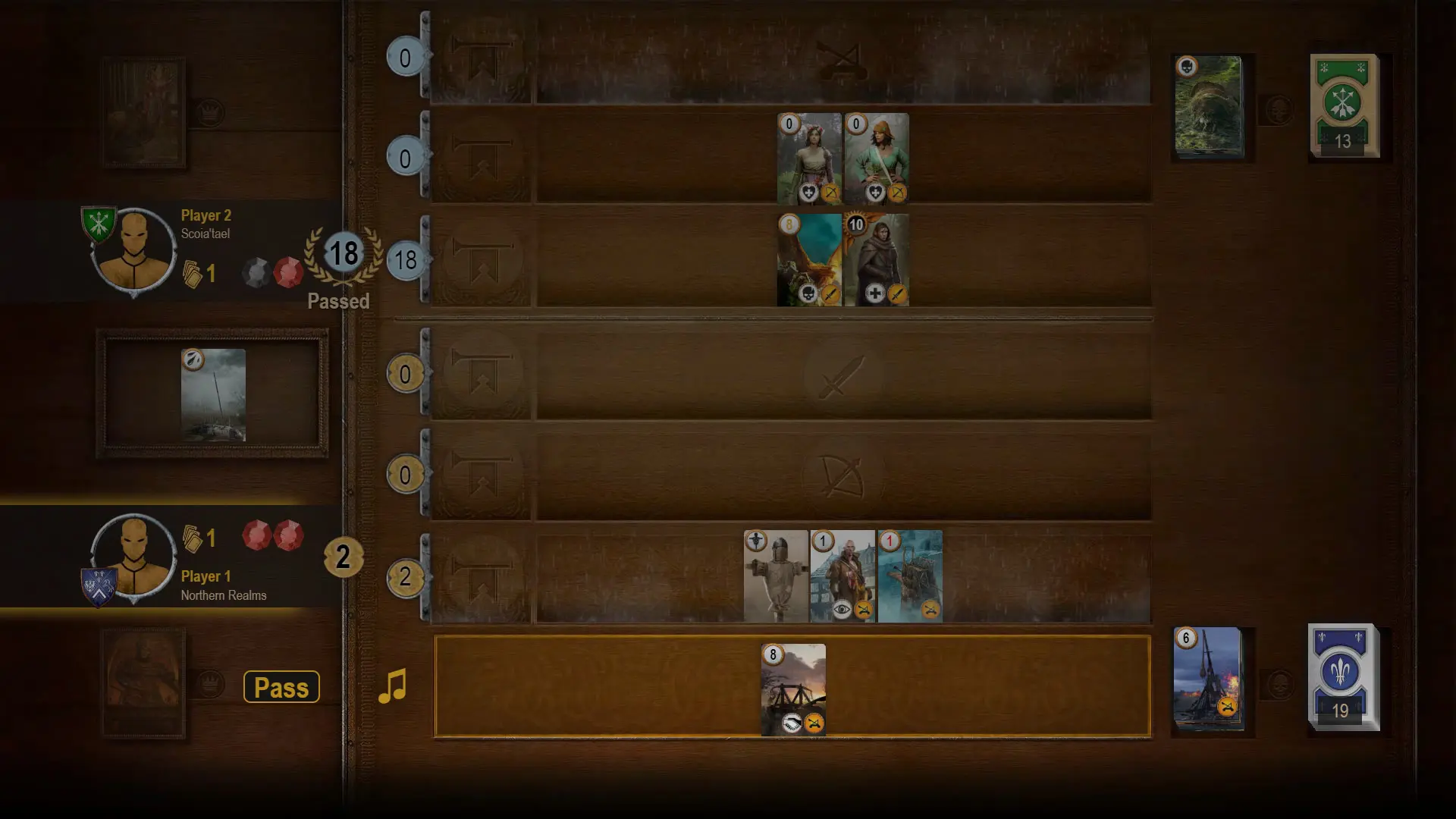Select the opponent's strength 8 dragon card
Viewport: 1456px width, 819px height.
point(809,260)
